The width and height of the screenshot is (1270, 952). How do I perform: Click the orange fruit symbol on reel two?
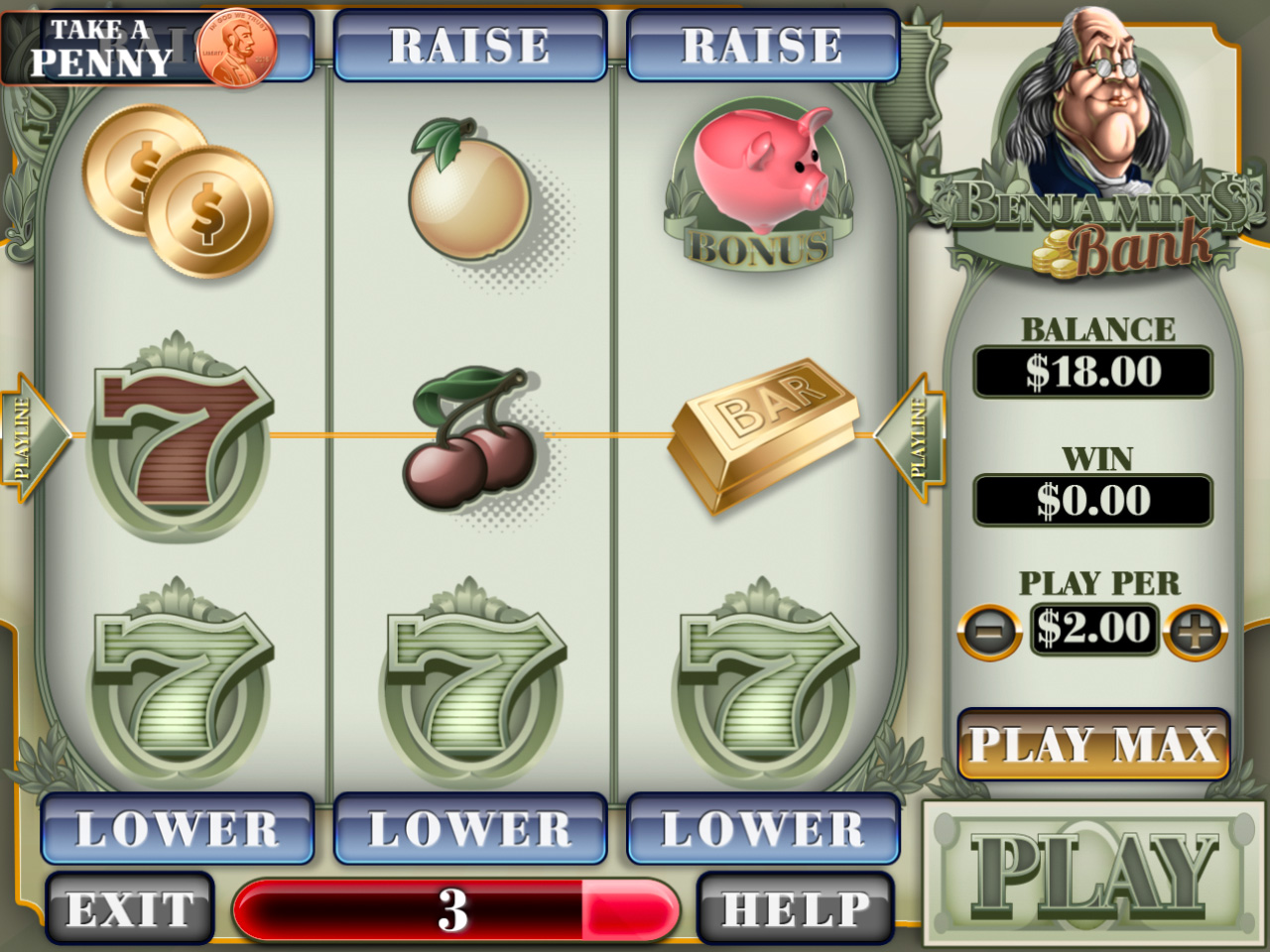[x=466, y=198]
